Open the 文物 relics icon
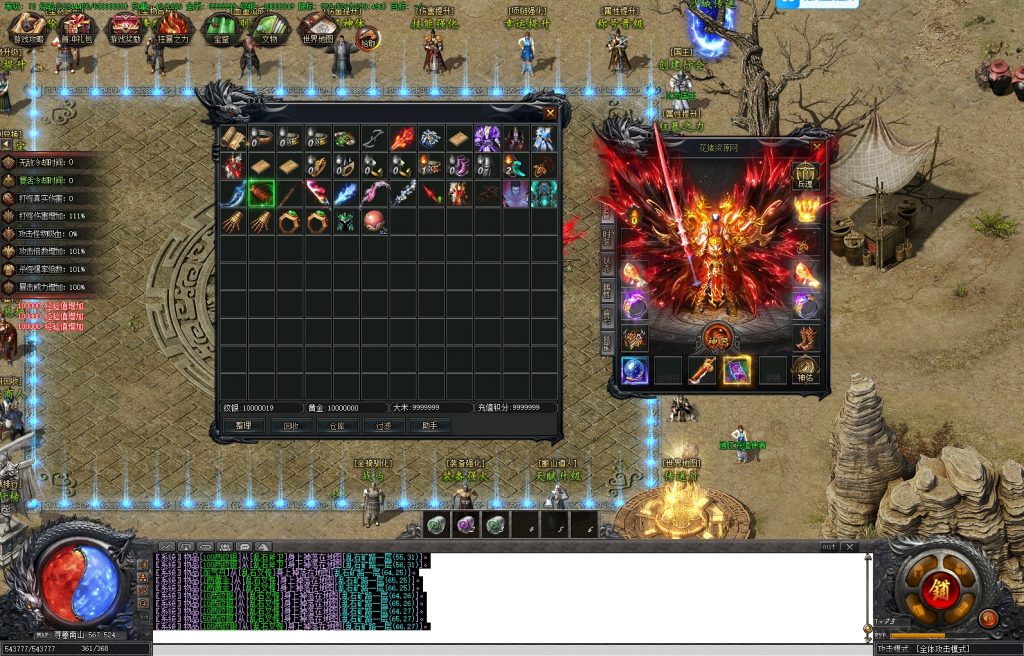1024x656 pixels. point(270,30)
